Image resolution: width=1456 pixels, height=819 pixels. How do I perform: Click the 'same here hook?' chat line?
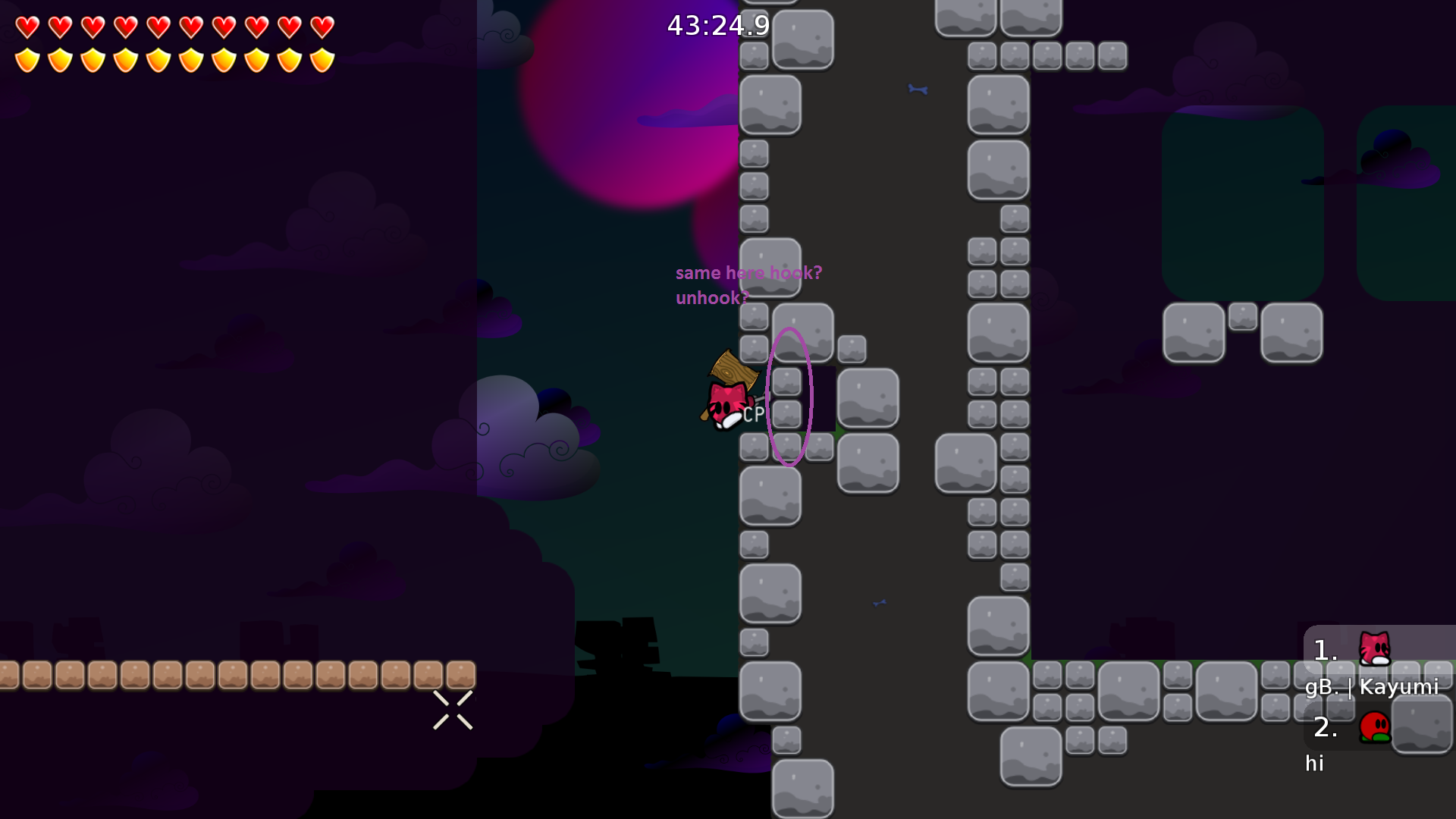(748, 273)
